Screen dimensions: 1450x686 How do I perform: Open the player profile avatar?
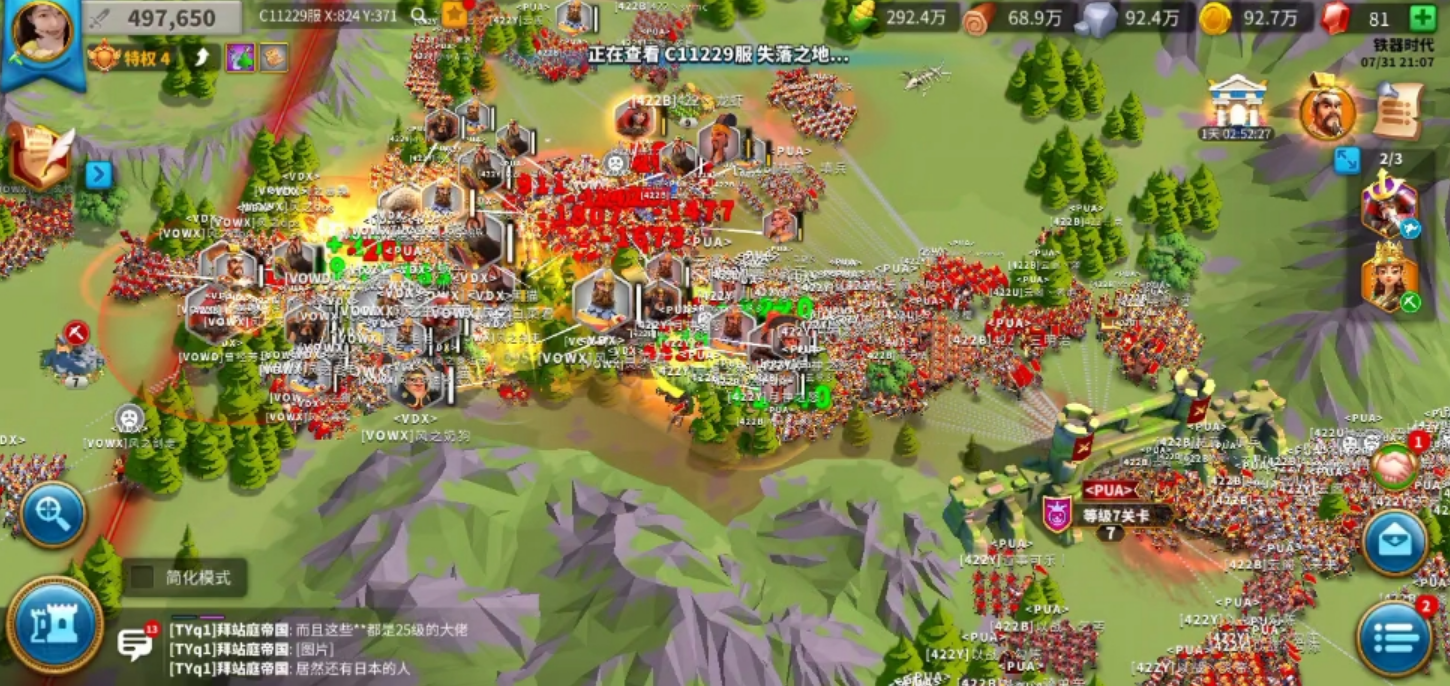(x=42, y=33)
